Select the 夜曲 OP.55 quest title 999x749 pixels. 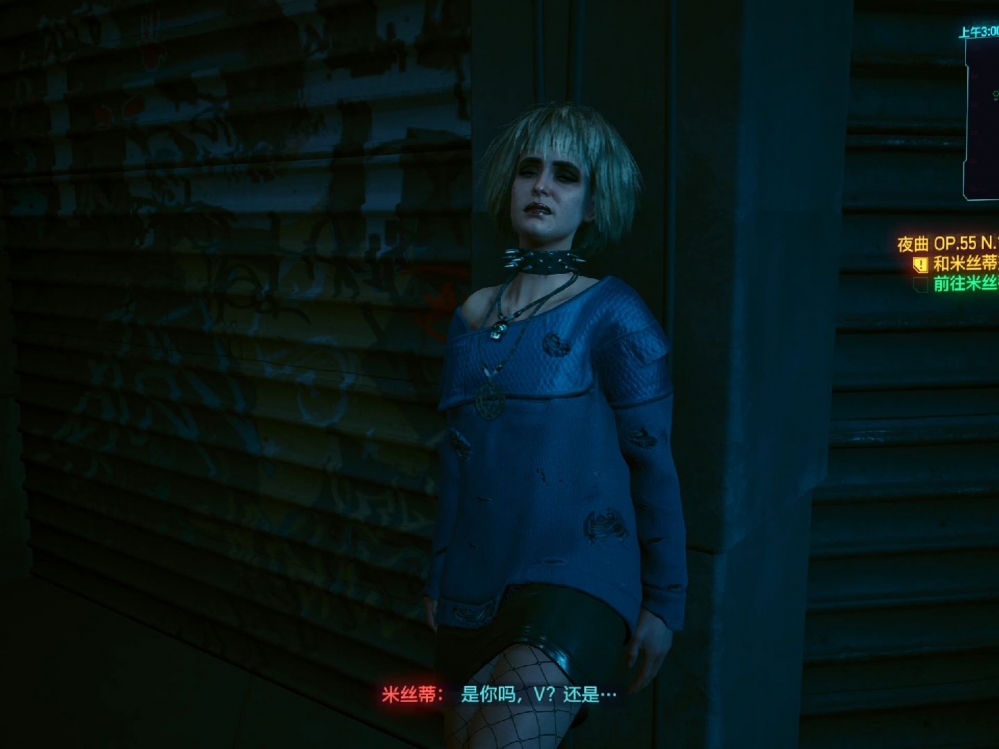(x=948, y=244)
